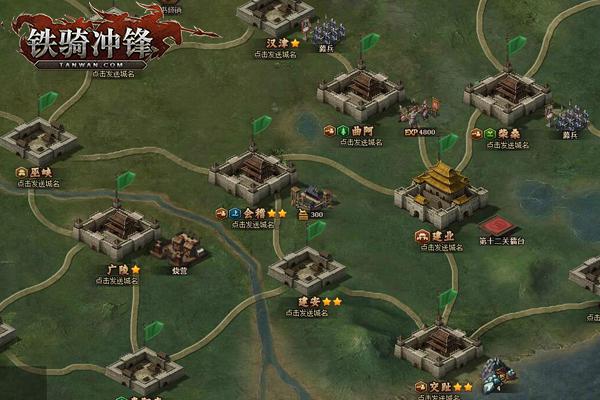Select the 曲阿 city node
Viewport: 600px width, 400px height.
coord(359,94)
